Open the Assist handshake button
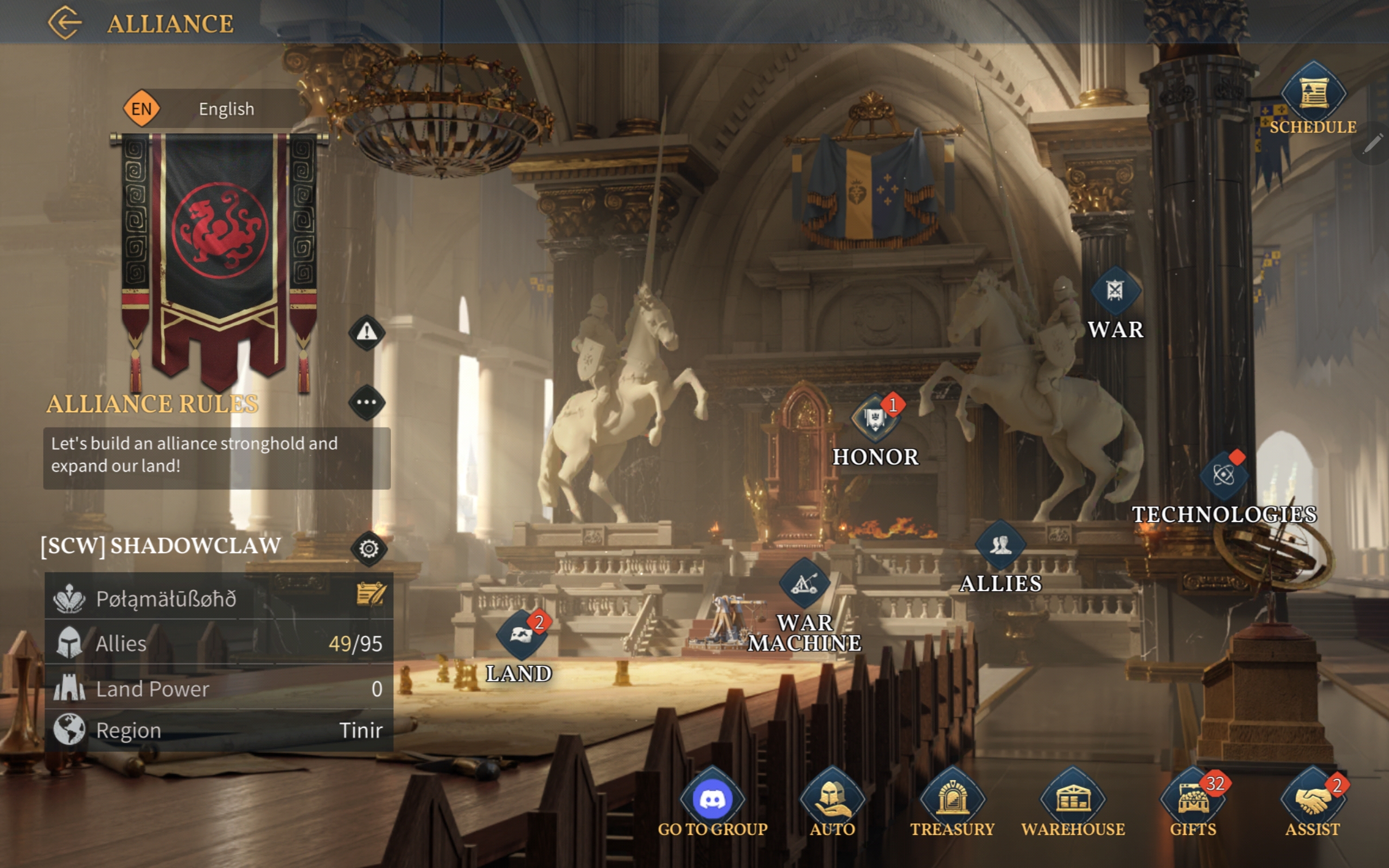This screenshot has width=1389, height=868. 1312,800
